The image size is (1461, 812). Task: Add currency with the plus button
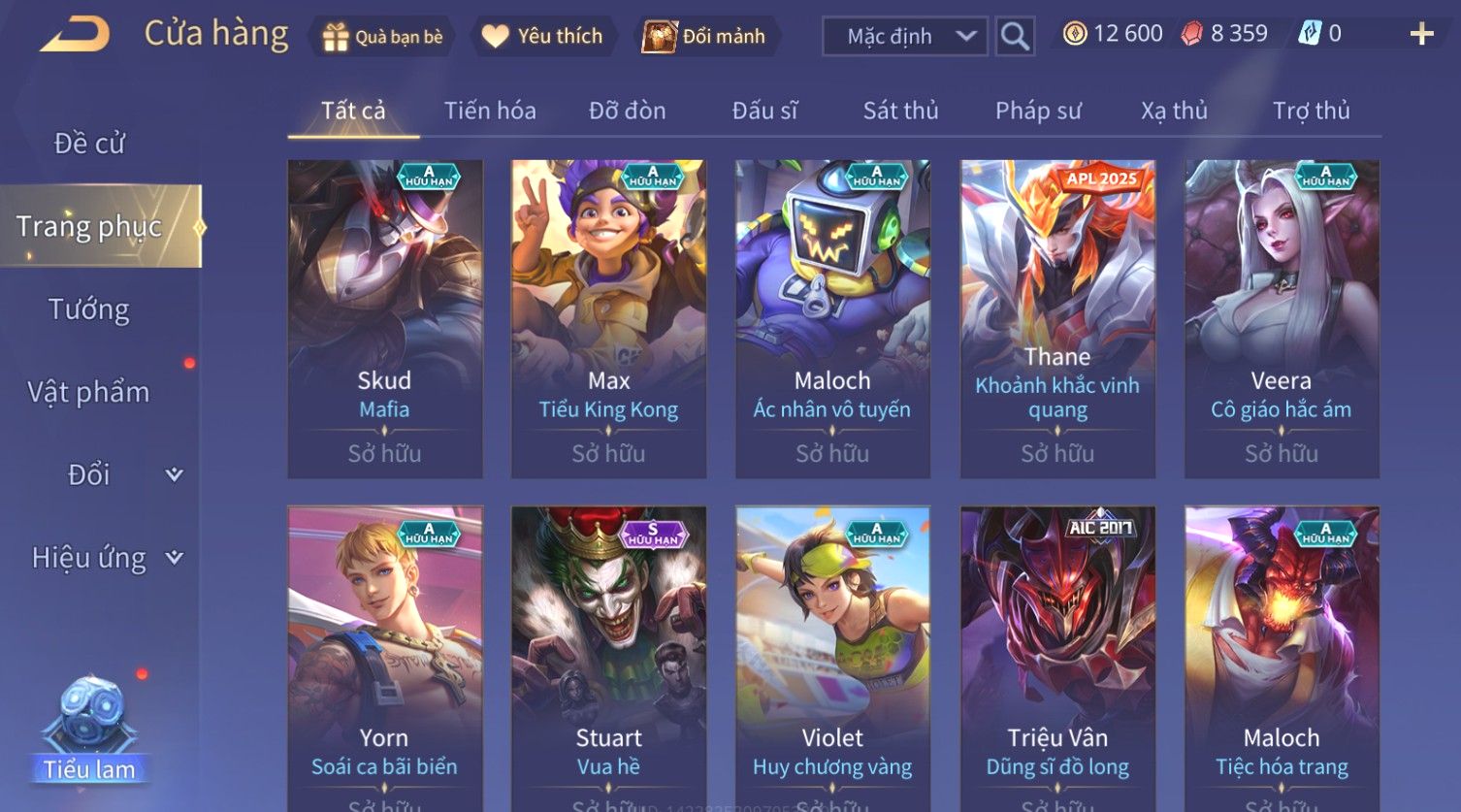[1421, 35]
